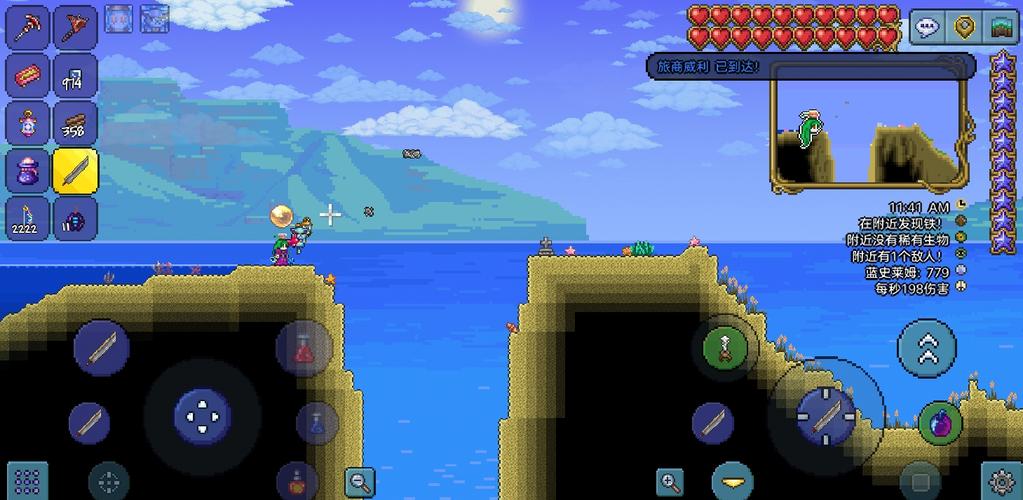This screenshot has width=1023, height=500.
Task: Toggle the map pin button
Action: [964, 28]
